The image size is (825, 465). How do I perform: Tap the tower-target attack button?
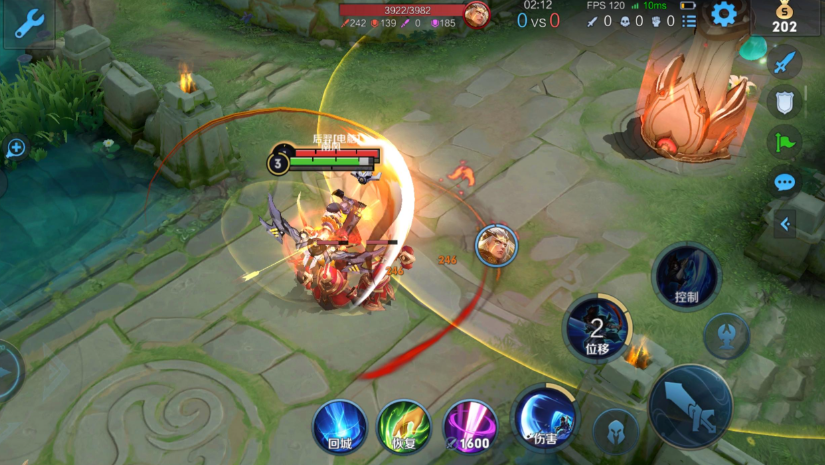click(x=727, y=336)
